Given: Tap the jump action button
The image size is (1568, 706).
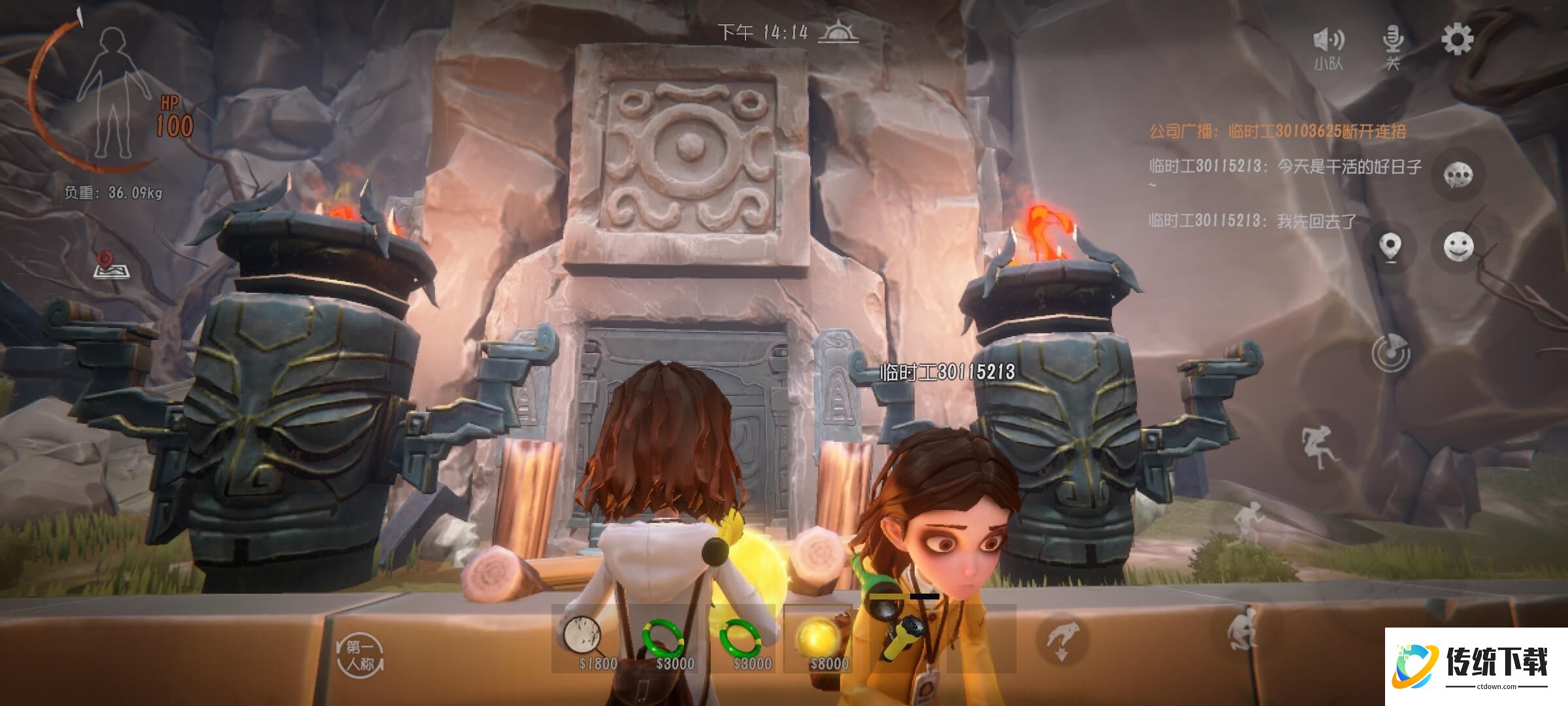Looking at the screenshot, I should click(1318, 447).
